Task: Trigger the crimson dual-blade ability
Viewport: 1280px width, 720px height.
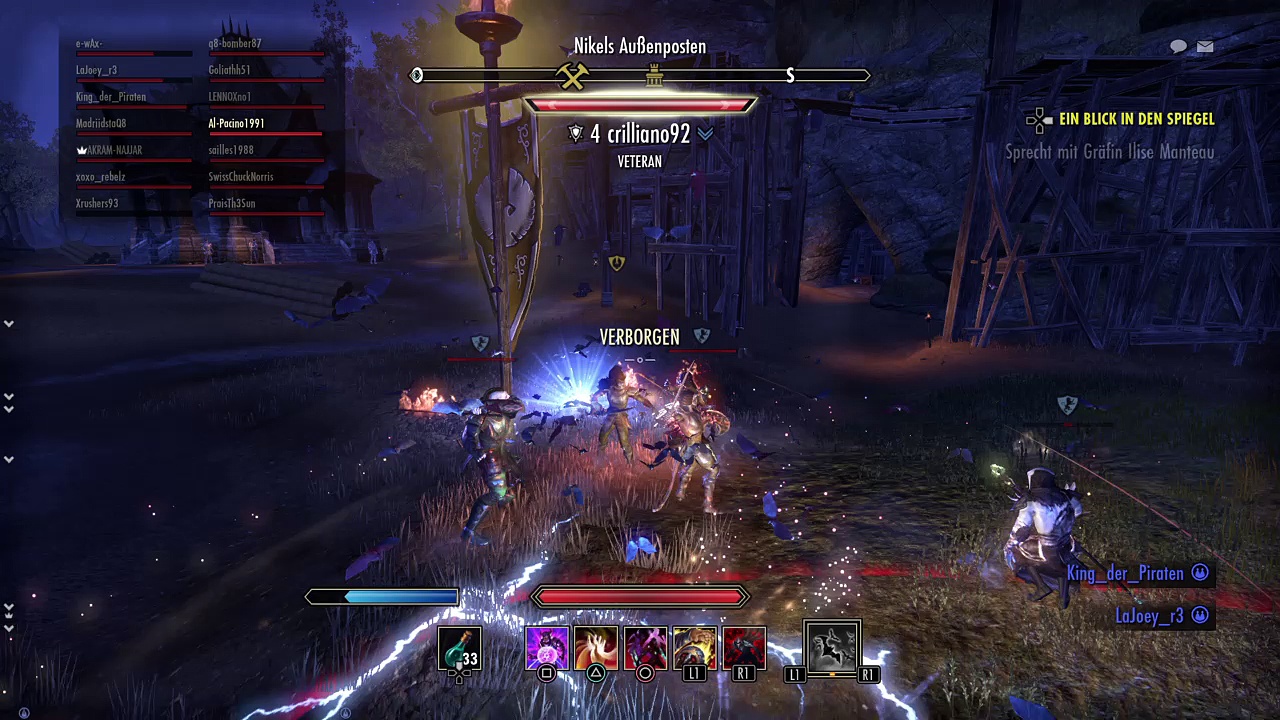Action: (645, 648)
